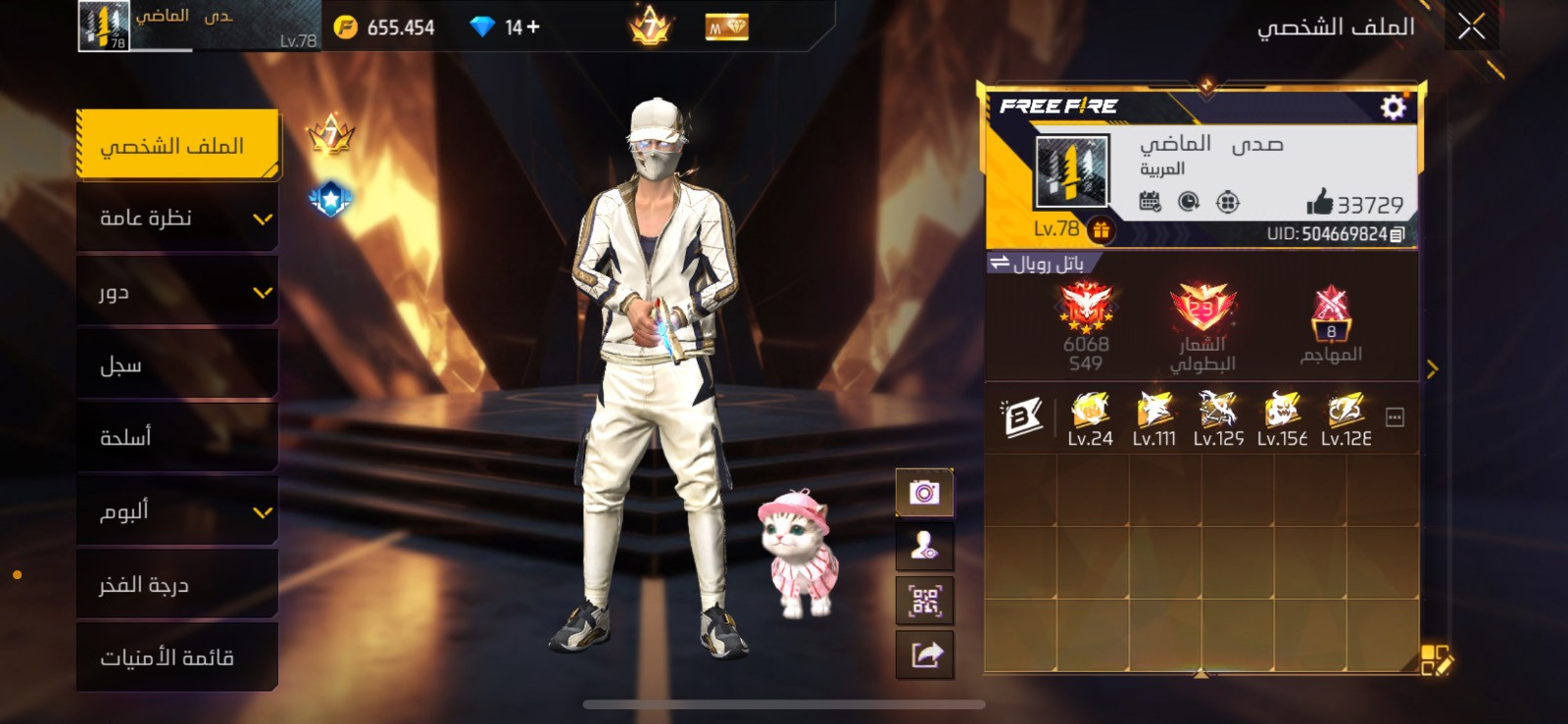Open the أسلحة section
This screenshot has width=1568, height=724.
coord(177,438)
